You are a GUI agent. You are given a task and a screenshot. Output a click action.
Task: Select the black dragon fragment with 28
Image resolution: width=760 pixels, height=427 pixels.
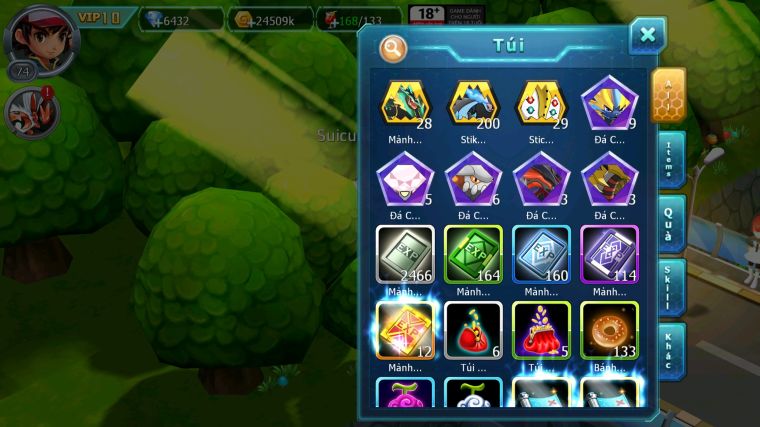point(405,104)
